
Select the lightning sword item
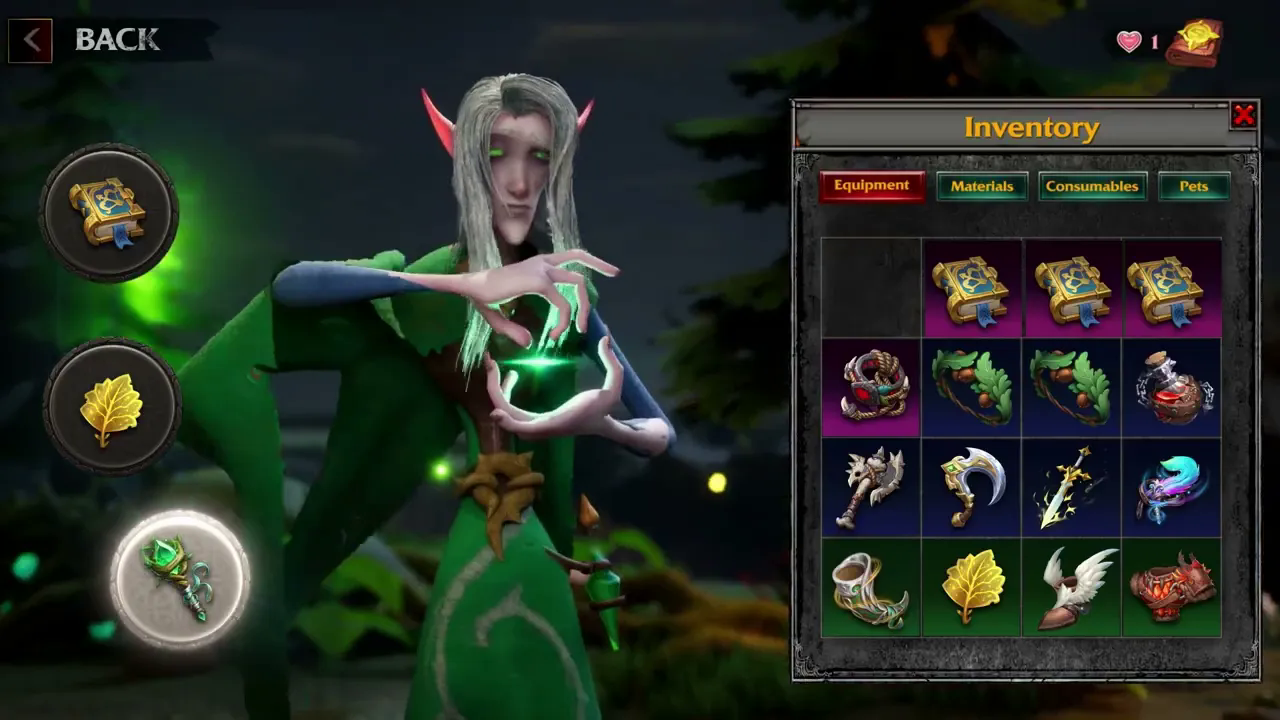tap(1072, 487)
